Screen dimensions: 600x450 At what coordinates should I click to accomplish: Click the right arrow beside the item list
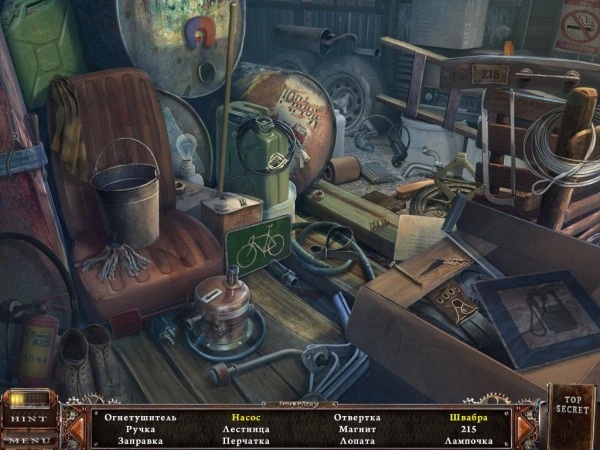(525, 428)
